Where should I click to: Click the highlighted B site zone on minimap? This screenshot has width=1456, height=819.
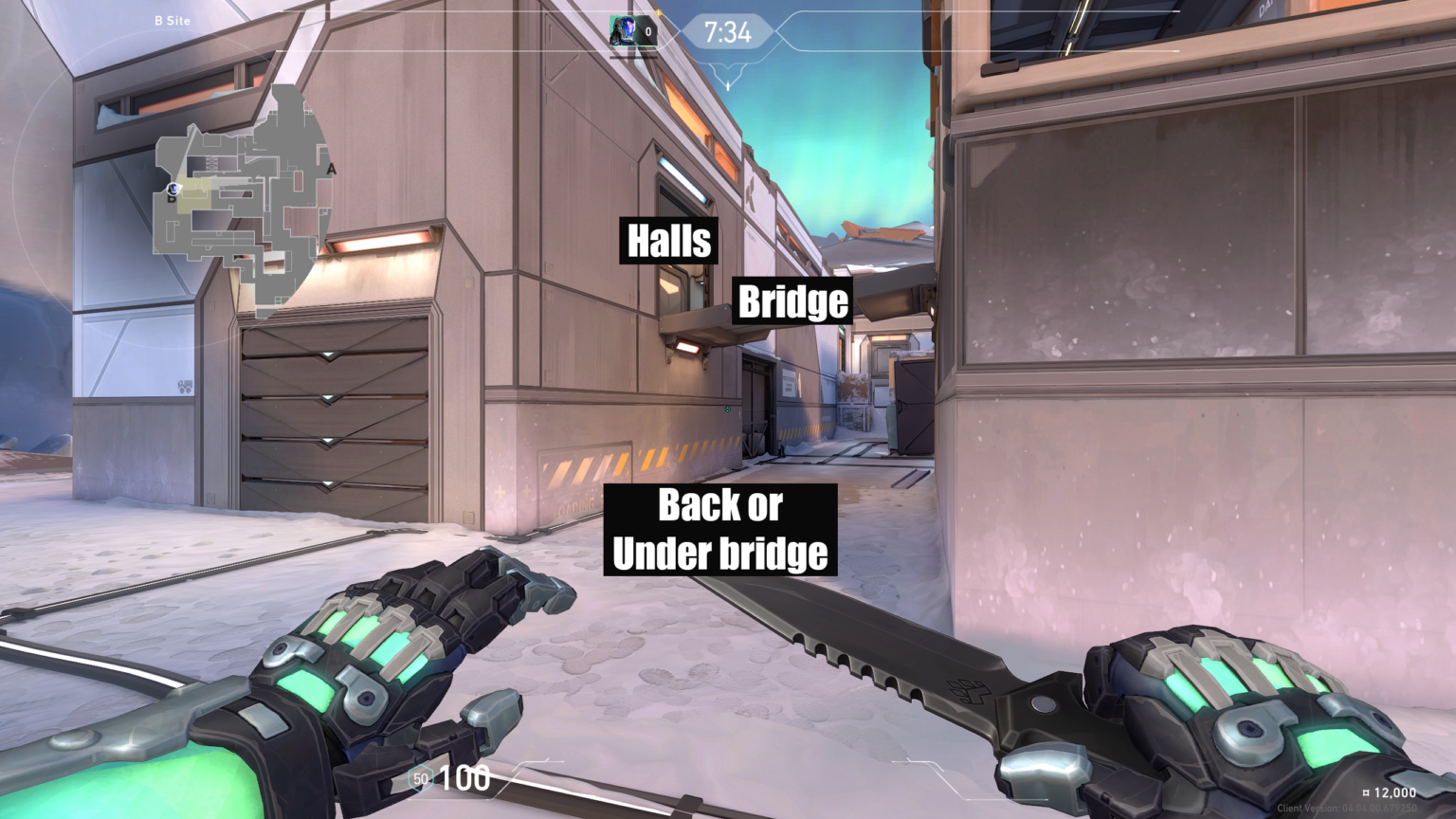192,192
